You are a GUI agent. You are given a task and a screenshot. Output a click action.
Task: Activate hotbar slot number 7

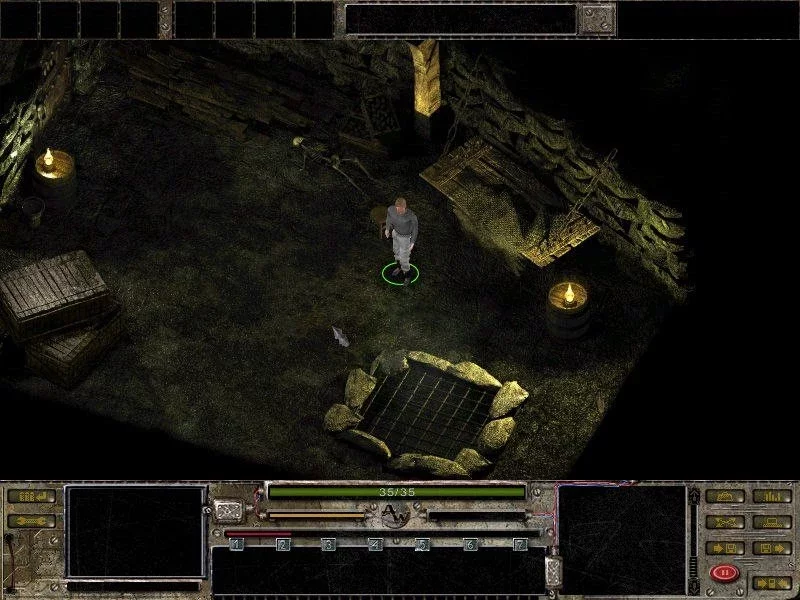click(519, 544)
